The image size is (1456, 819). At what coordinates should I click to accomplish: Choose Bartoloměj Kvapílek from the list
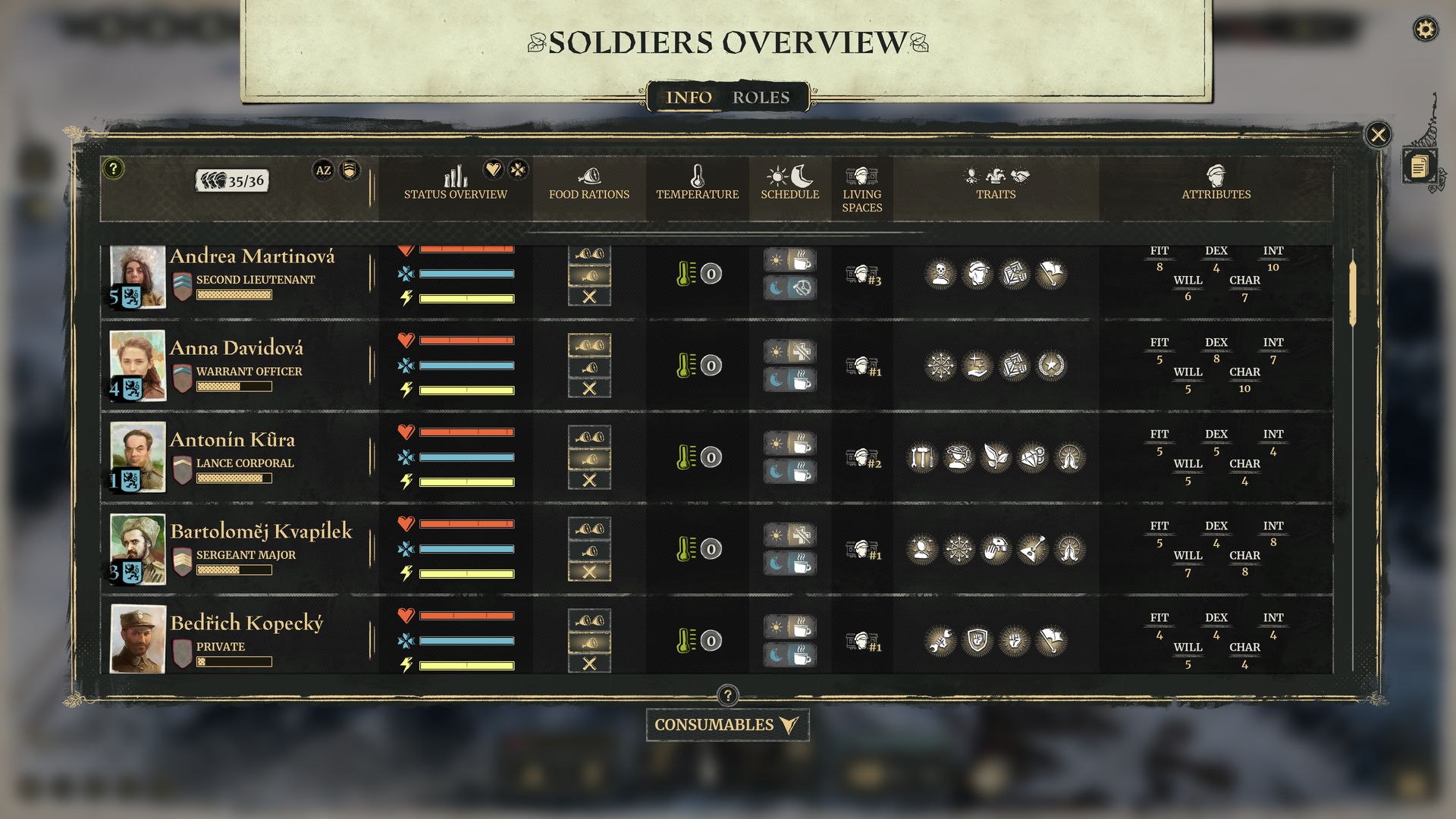click(x=261, y=532)
